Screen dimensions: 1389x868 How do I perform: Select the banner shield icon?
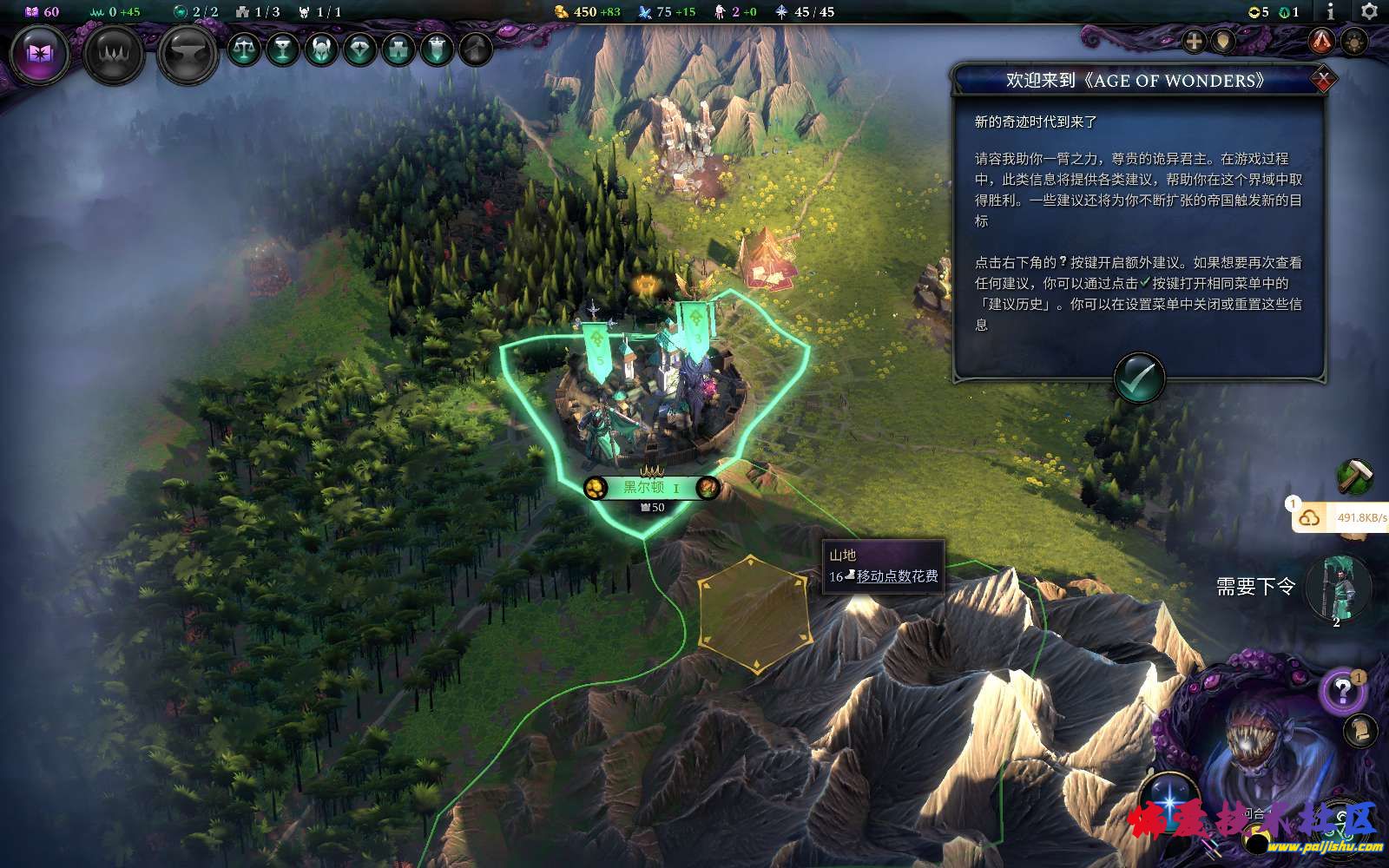click(437, 49)
